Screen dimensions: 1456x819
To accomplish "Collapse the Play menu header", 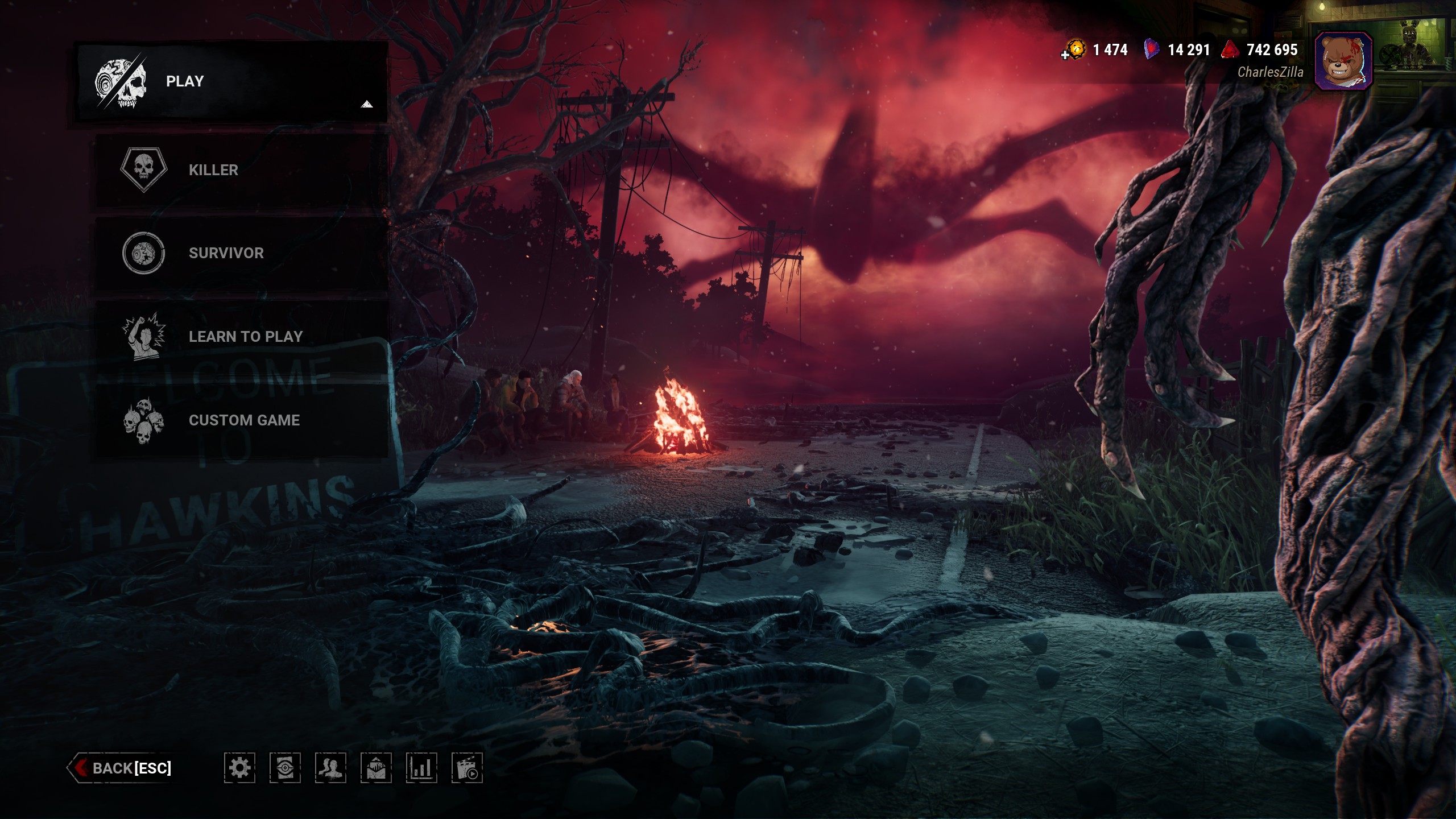I will coord(232,81).
